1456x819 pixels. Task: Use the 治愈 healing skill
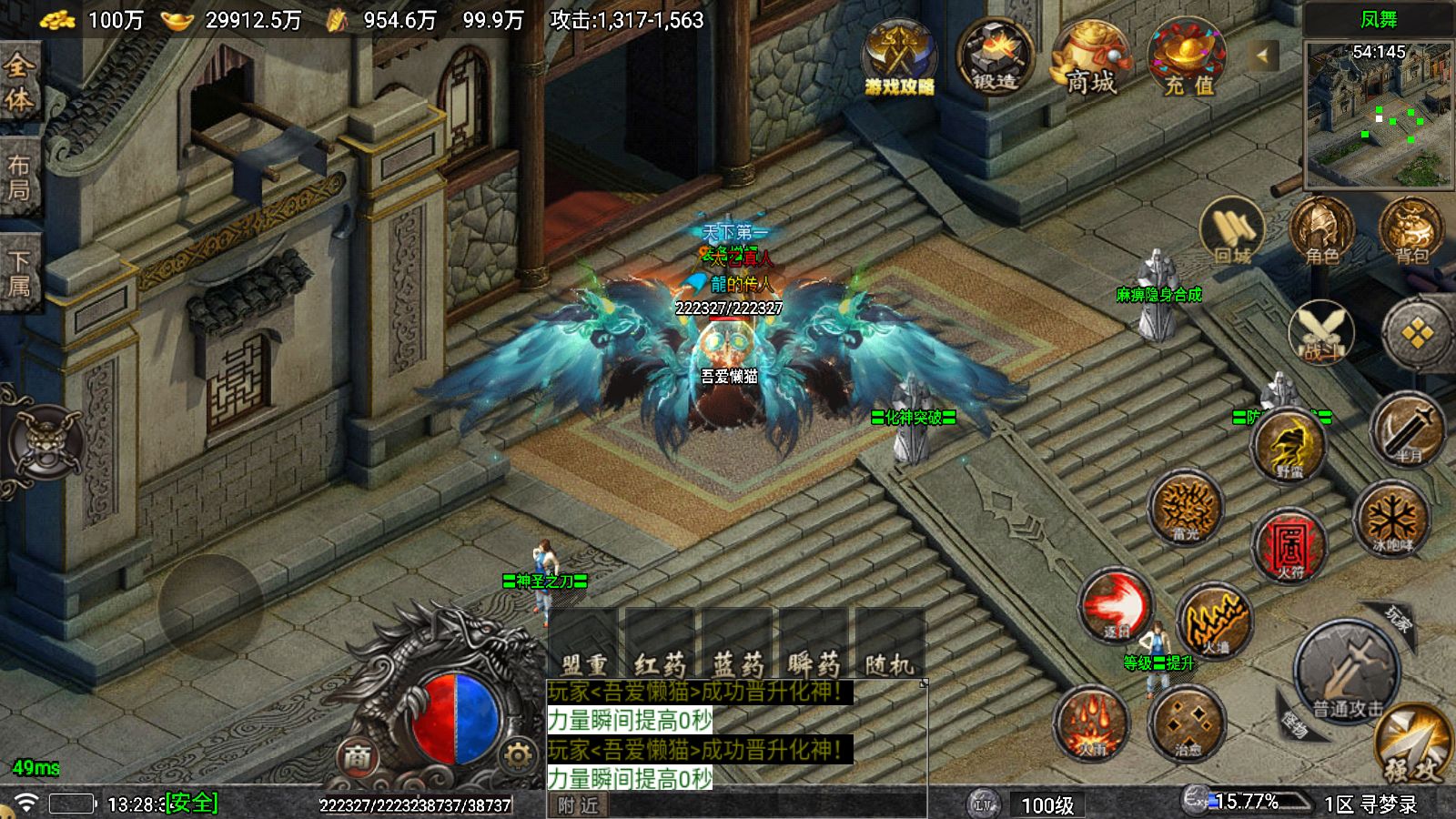pyautogui.click(x=1187, y=723)
